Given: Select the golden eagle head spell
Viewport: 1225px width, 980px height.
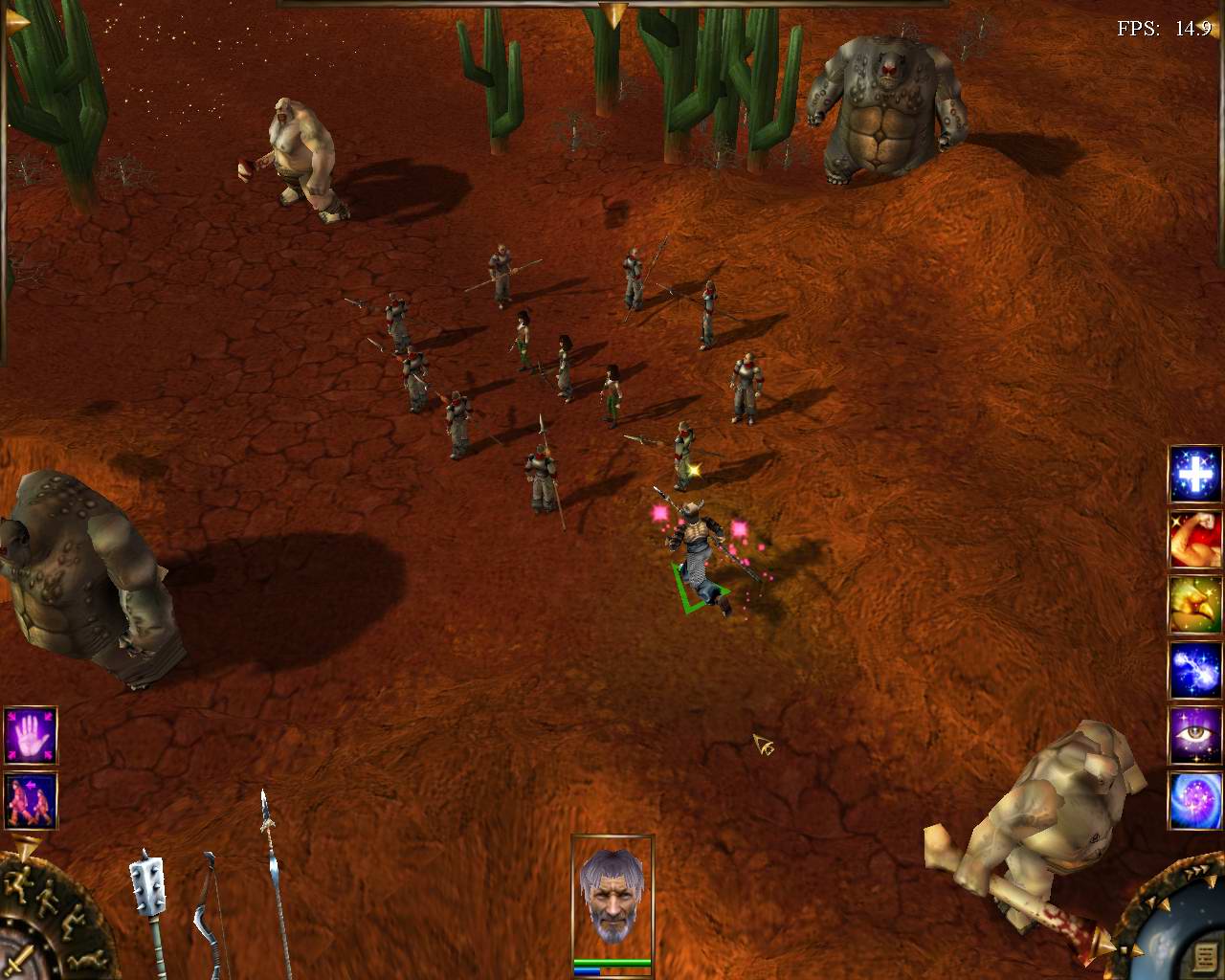Looking at the screenshot, I should tap(1194, 604).
